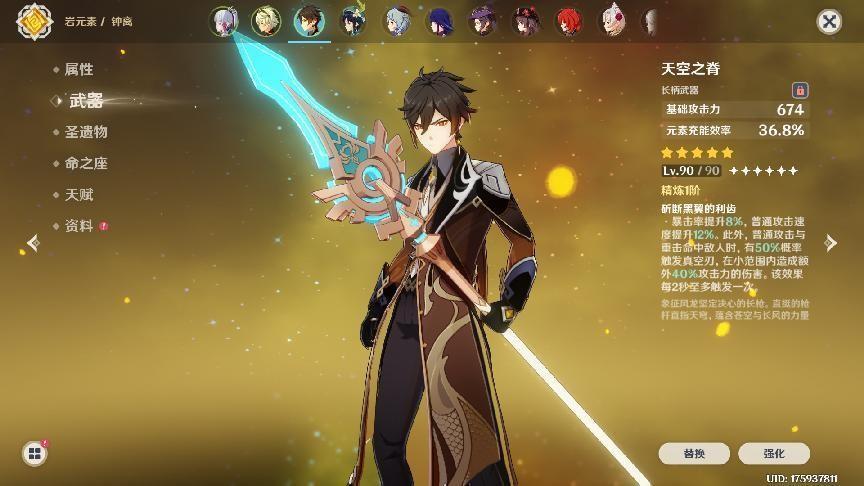This screenshot has width=864, height=486.
Task: Show the 命之座 constellation page
Action: [86, 163]
